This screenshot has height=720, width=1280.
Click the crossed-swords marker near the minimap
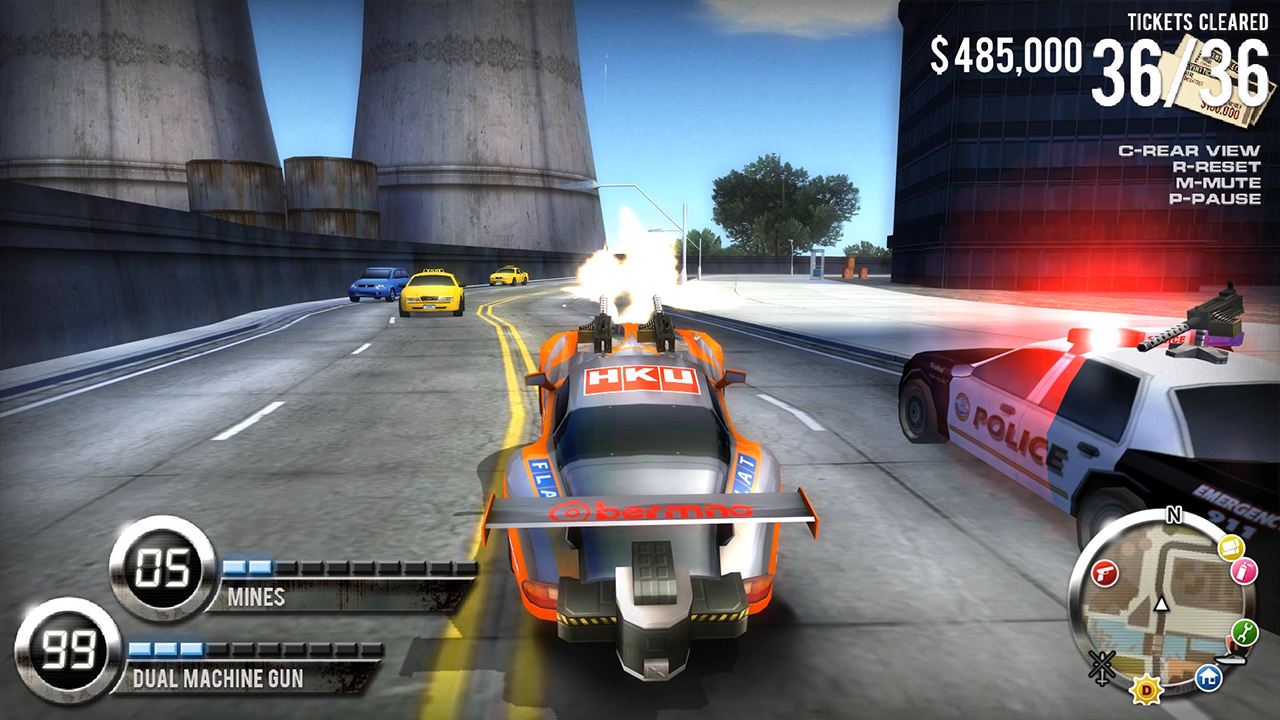click(1101, 664)
